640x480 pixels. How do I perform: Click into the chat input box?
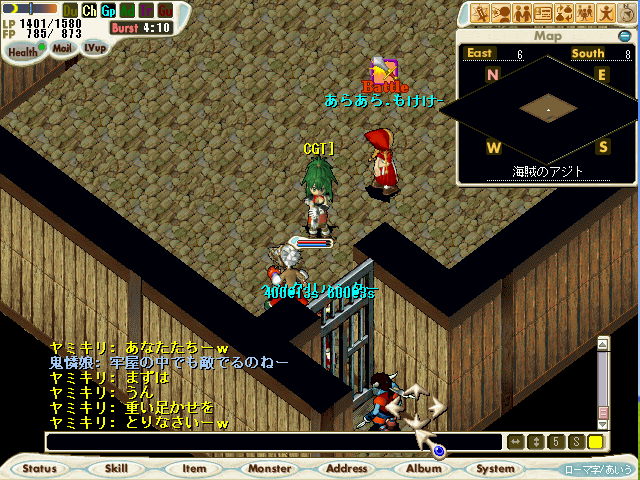(270, 442)
